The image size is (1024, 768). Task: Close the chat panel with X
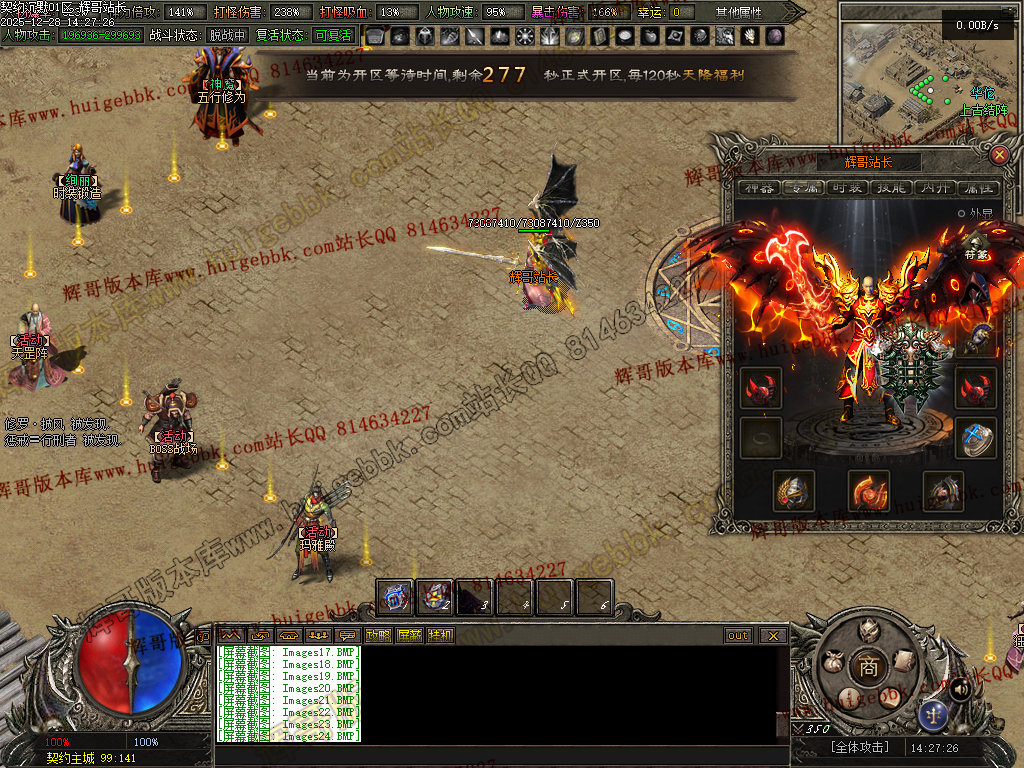tap(773, 635)
